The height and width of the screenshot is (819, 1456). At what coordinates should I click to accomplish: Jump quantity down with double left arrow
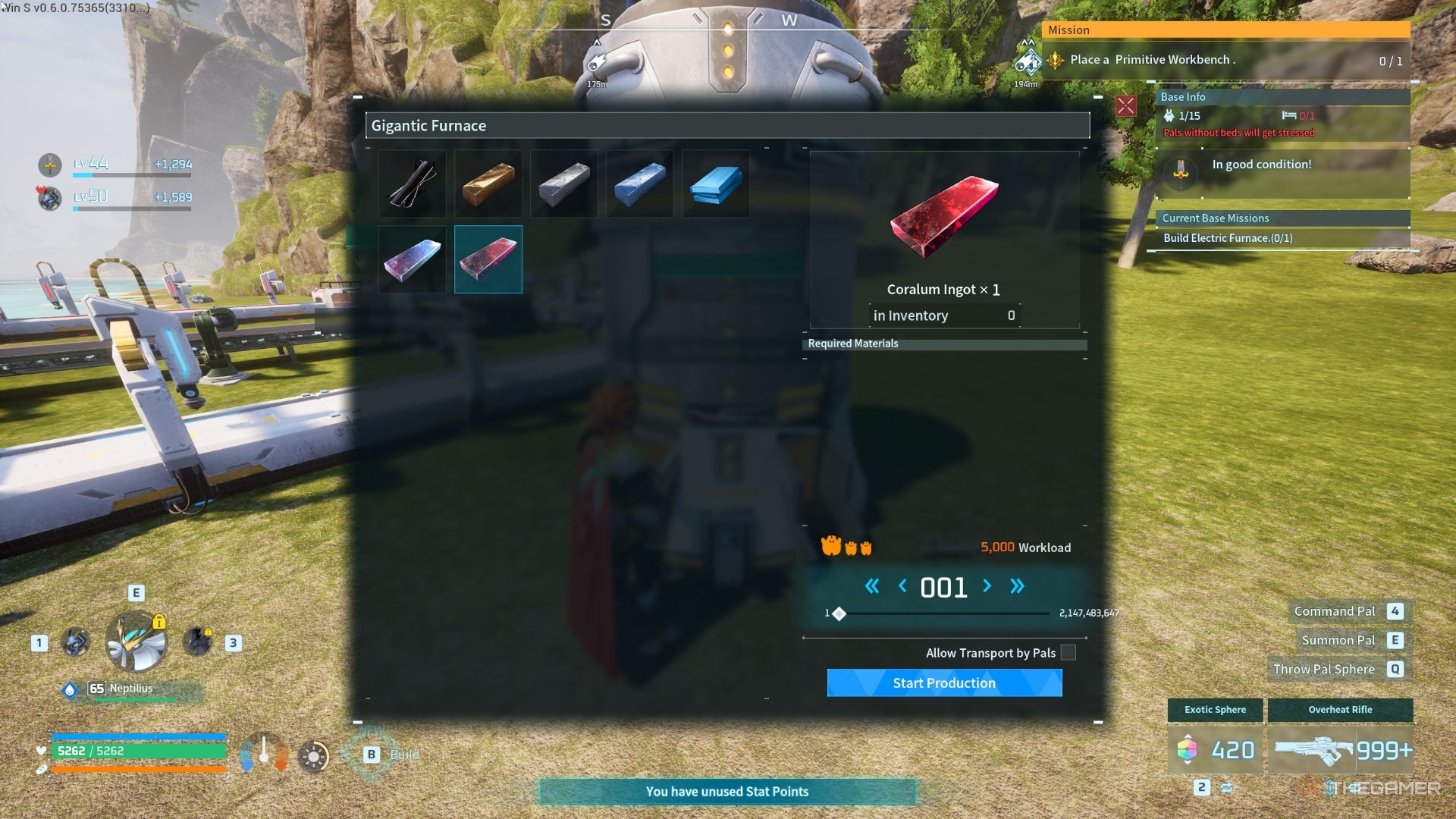[x=872, y=585]
